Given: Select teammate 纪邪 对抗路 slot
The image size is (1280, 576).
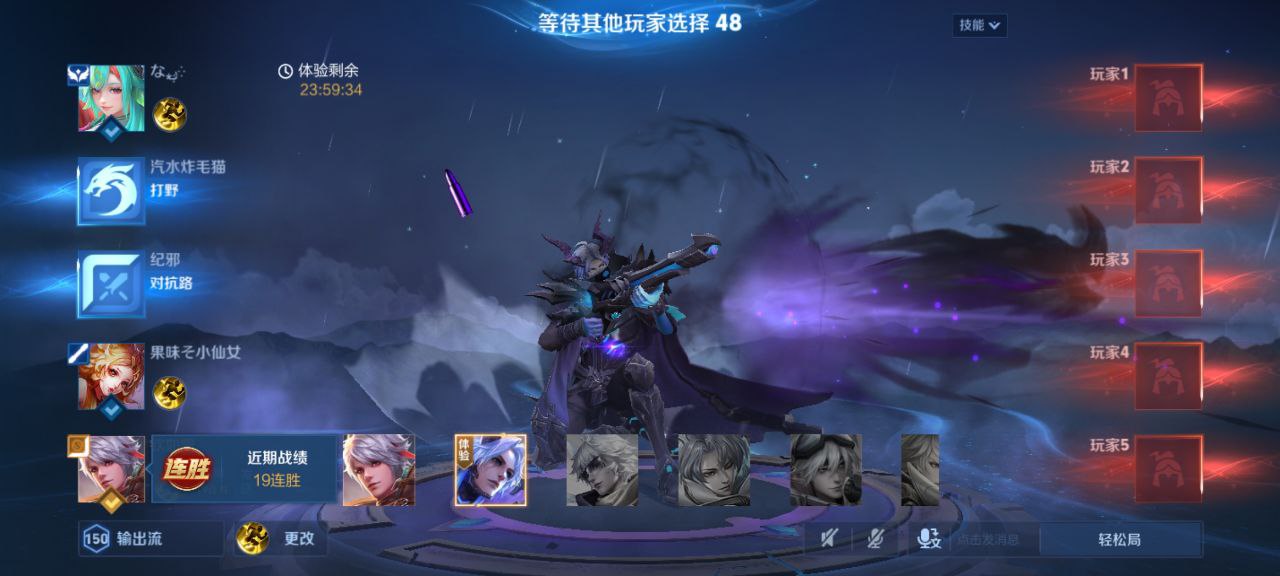Looking at the screenshot, I should pos(112,284).
